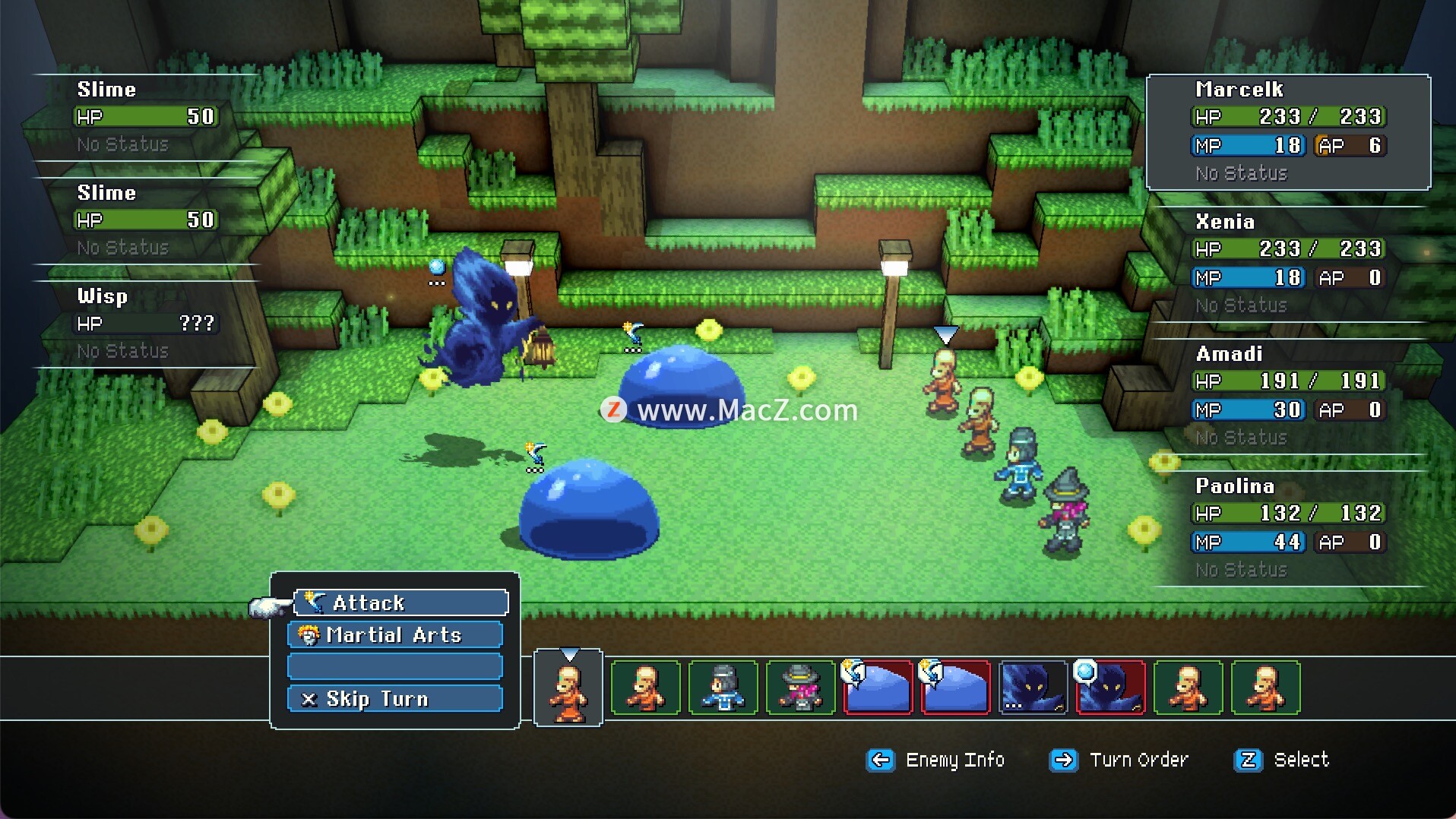1456x819 pixels.
Task: Click the blue-armored character turn order portrait
Action: (x=723, y=688)
